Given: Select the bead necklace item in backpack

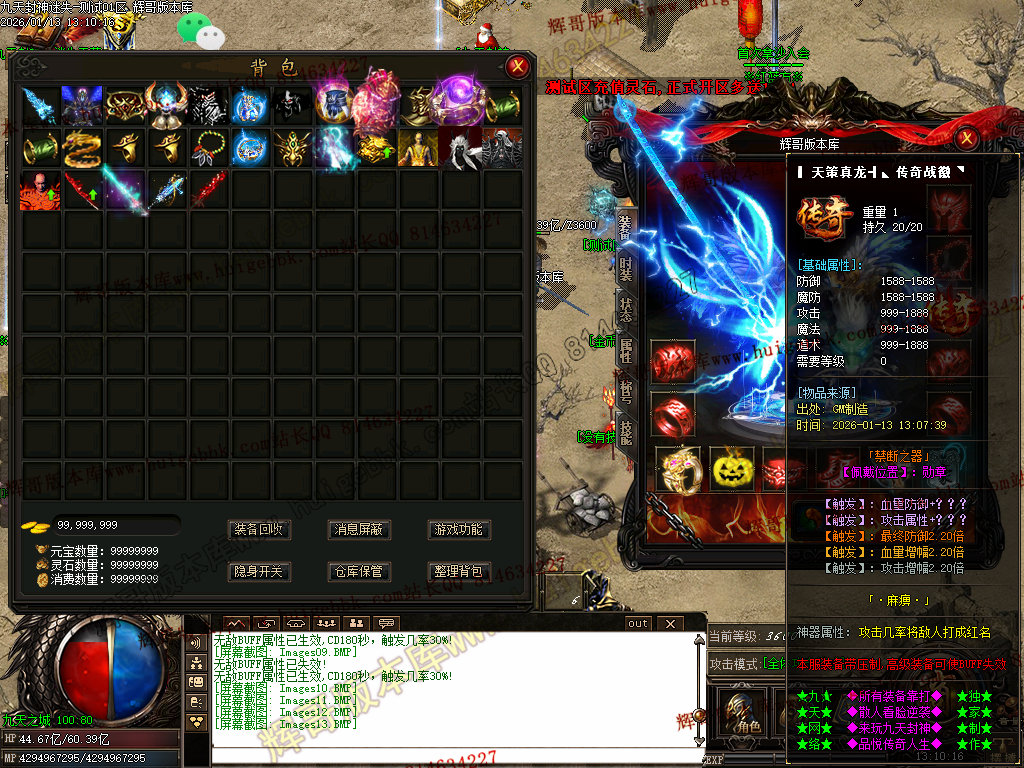Looking at the screenshot, I should click(208, 149).
